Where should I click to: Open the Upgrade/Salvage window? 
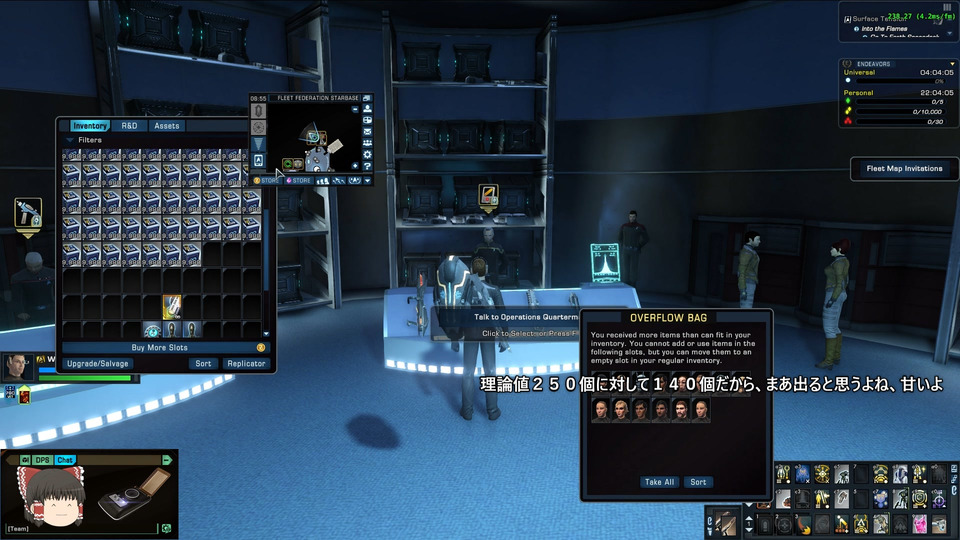coord(98,364)
